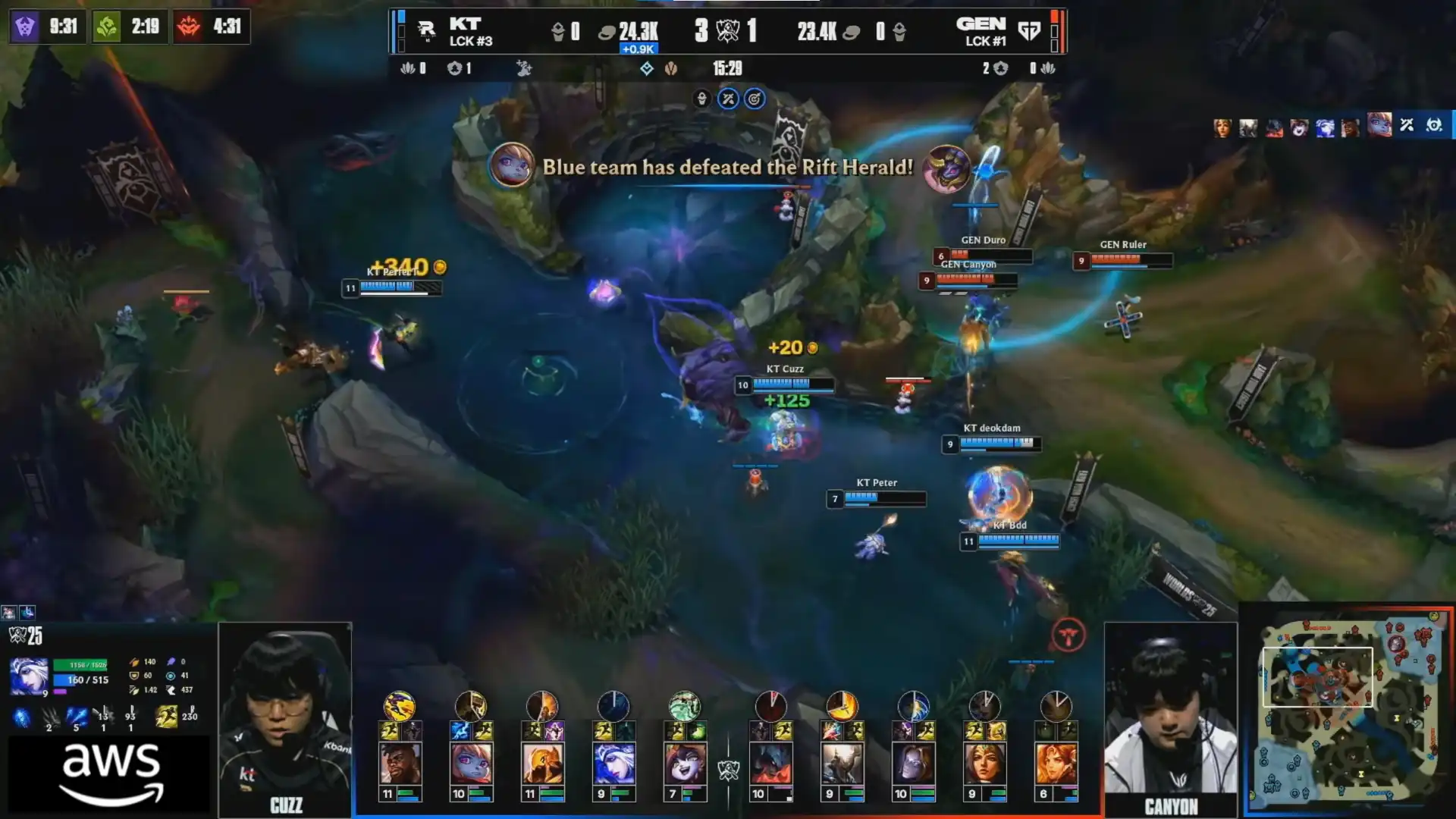Click the purple Baron respawn timer icon

pyautogui.click(x=25, y=27)
